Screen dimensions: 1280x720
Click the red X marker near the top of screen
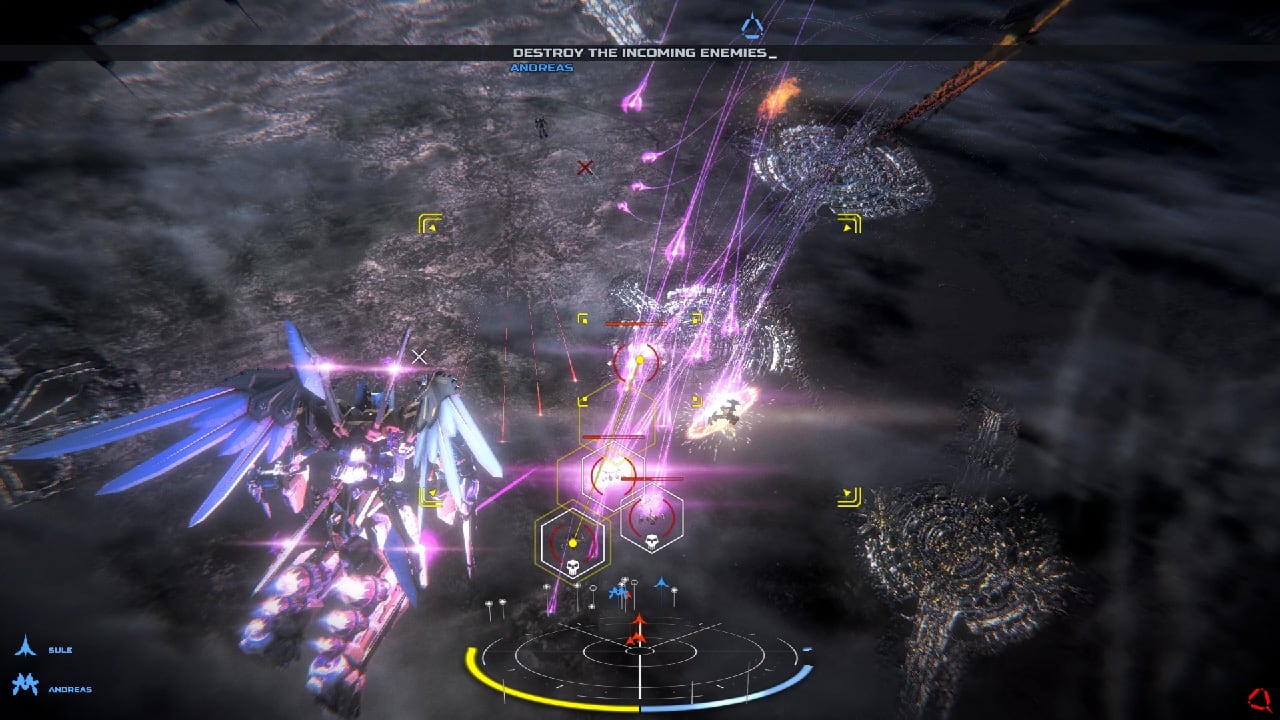click(x=585, y=167)
